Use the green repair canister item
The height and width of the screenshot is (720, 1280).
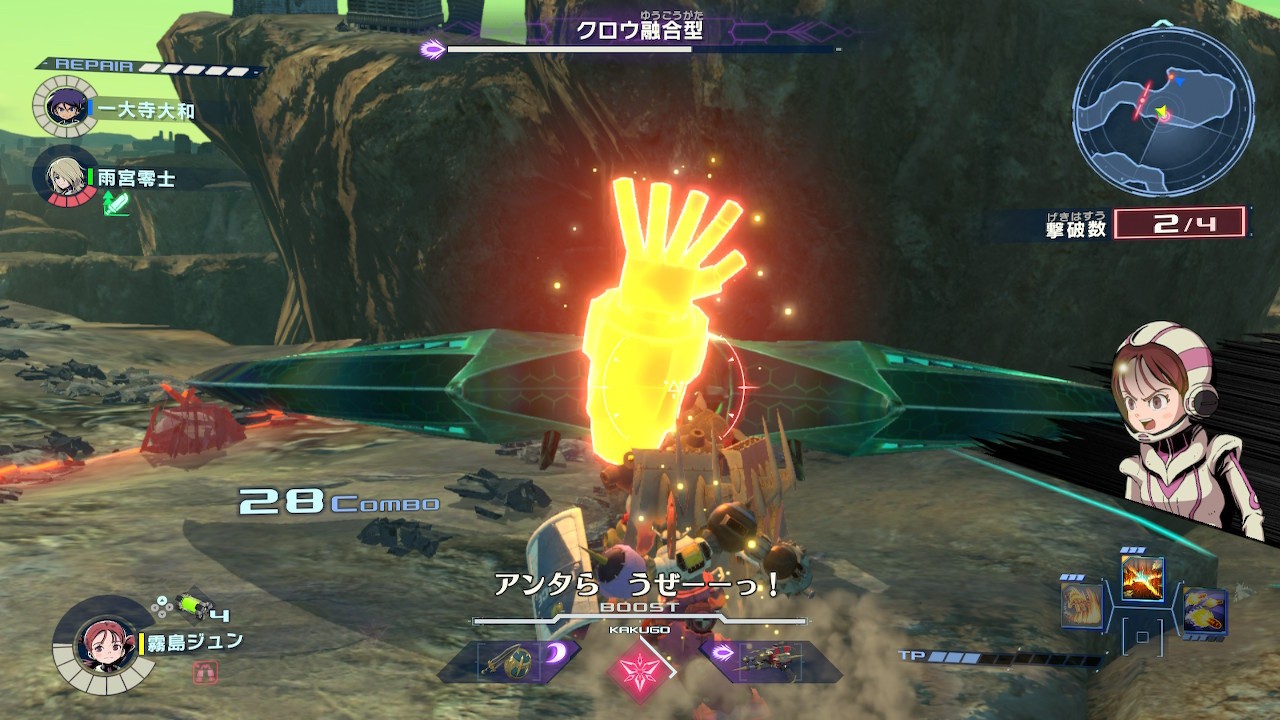[188, 605]
